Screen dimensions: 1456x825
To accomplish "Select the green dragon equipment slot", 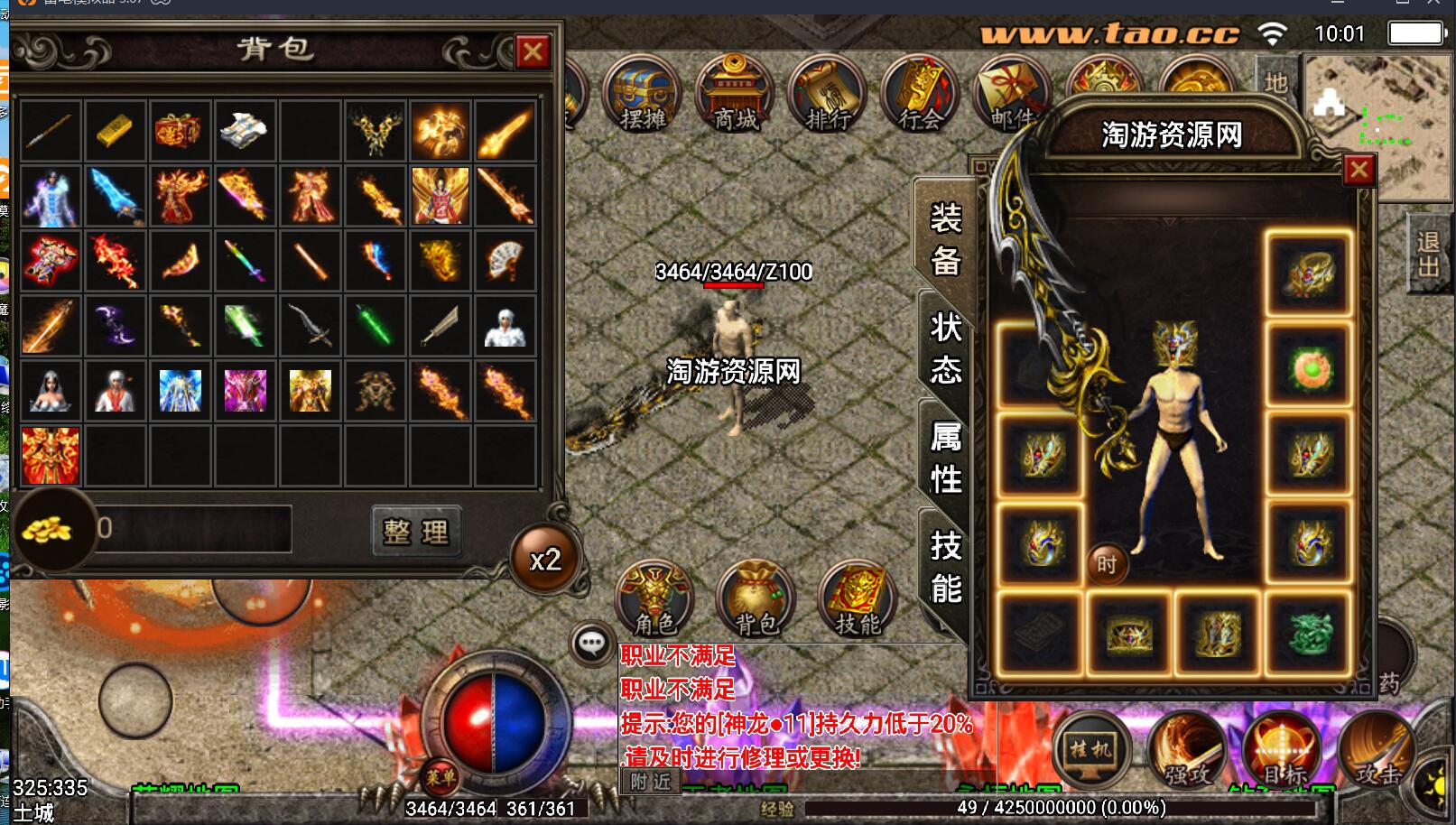I will coord(1308,632).
